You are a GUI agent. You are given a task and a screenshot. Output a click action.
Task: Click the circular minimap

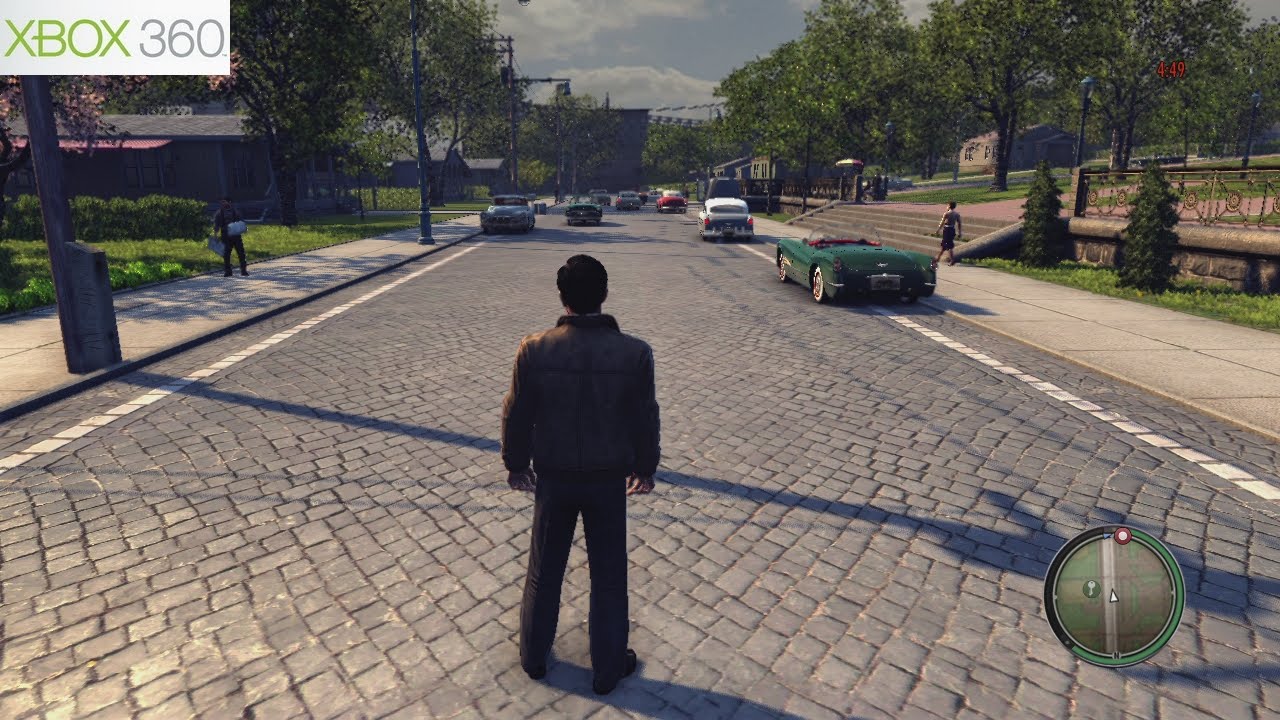tap(1113, 595)
